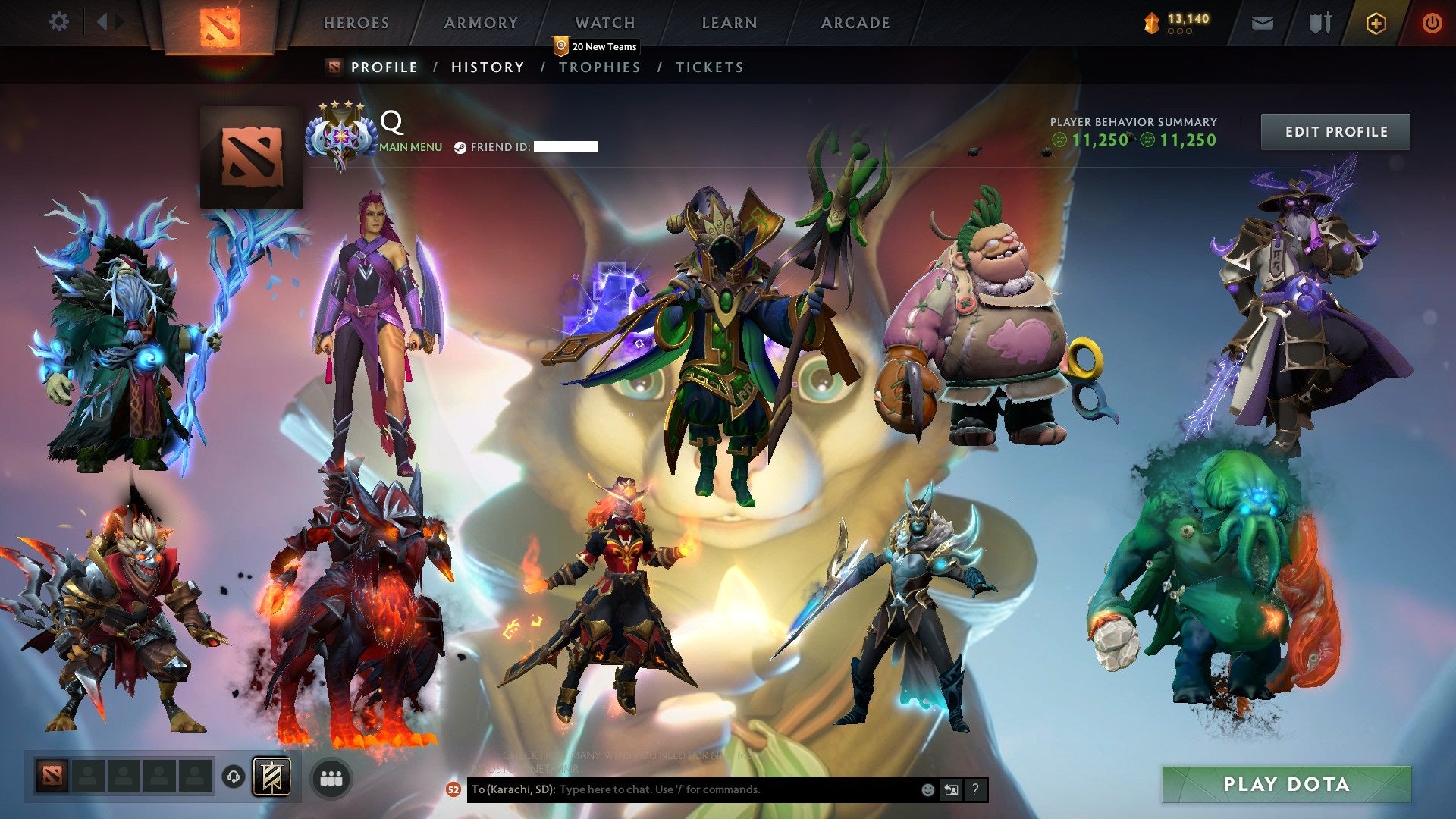Click the emoticon smiley in chat bar
The image size is (1456, 819).
click(x=927, y=789)
